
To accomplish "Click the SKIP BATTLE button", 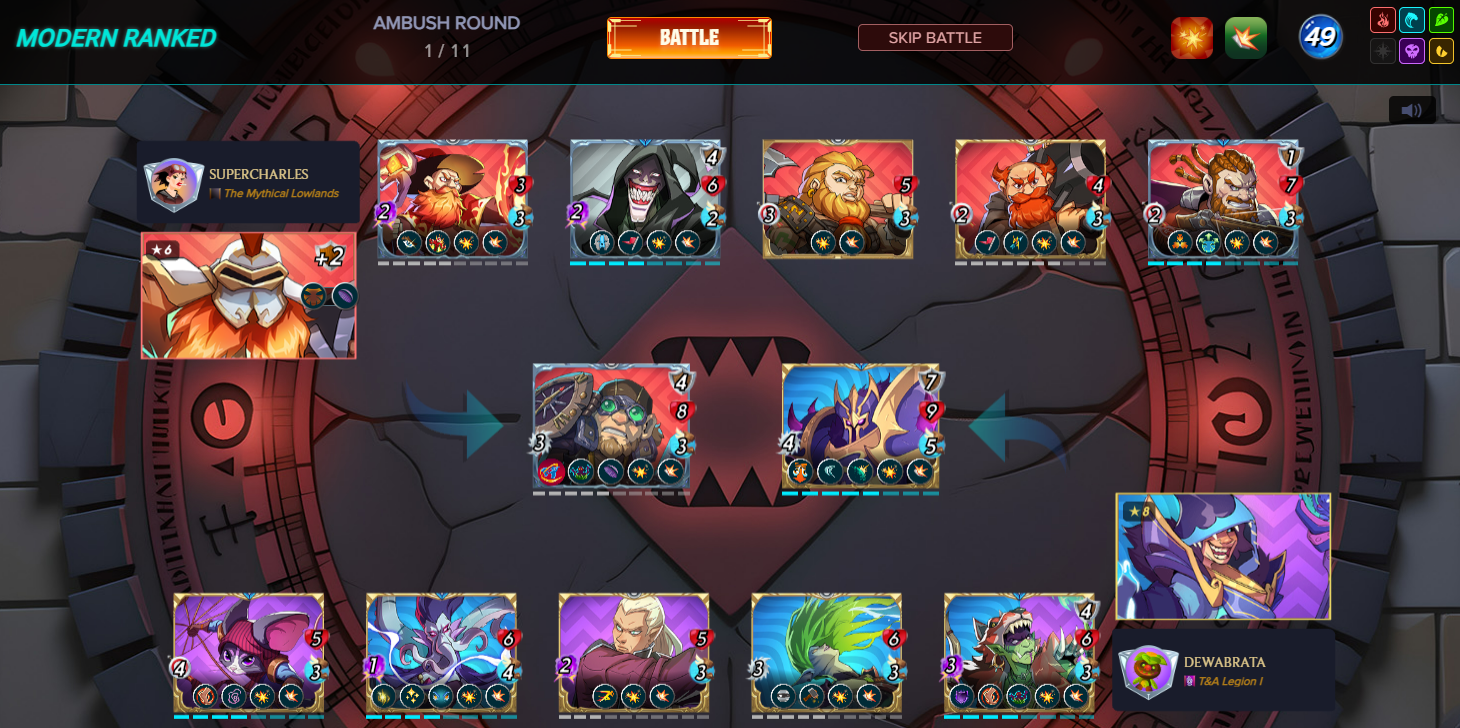I will pyautogui.click(x=935, y=37).
